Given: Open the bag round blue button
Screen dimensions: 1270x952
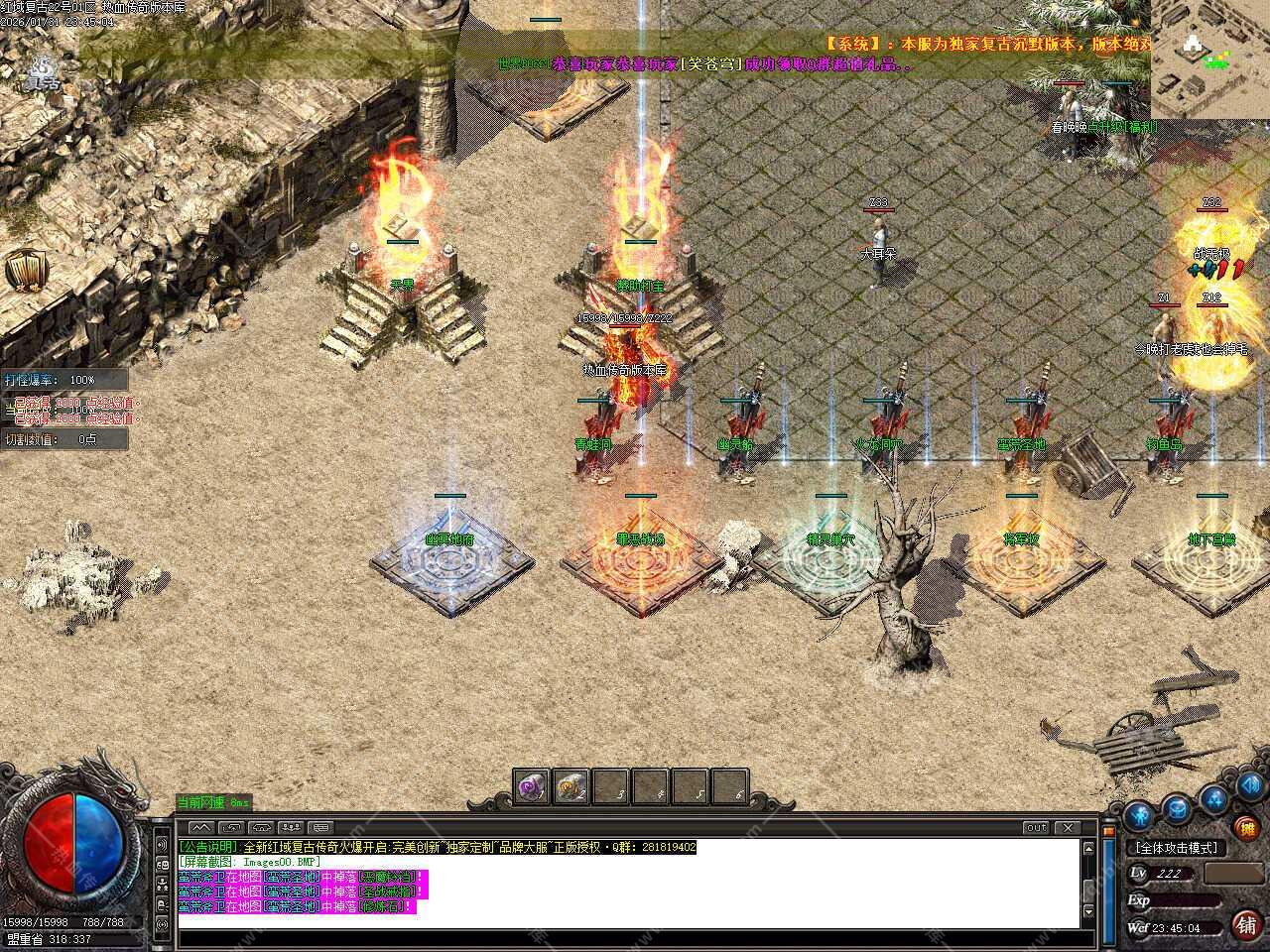Looking at the screenshot, I should click(x=1177, y=809).
